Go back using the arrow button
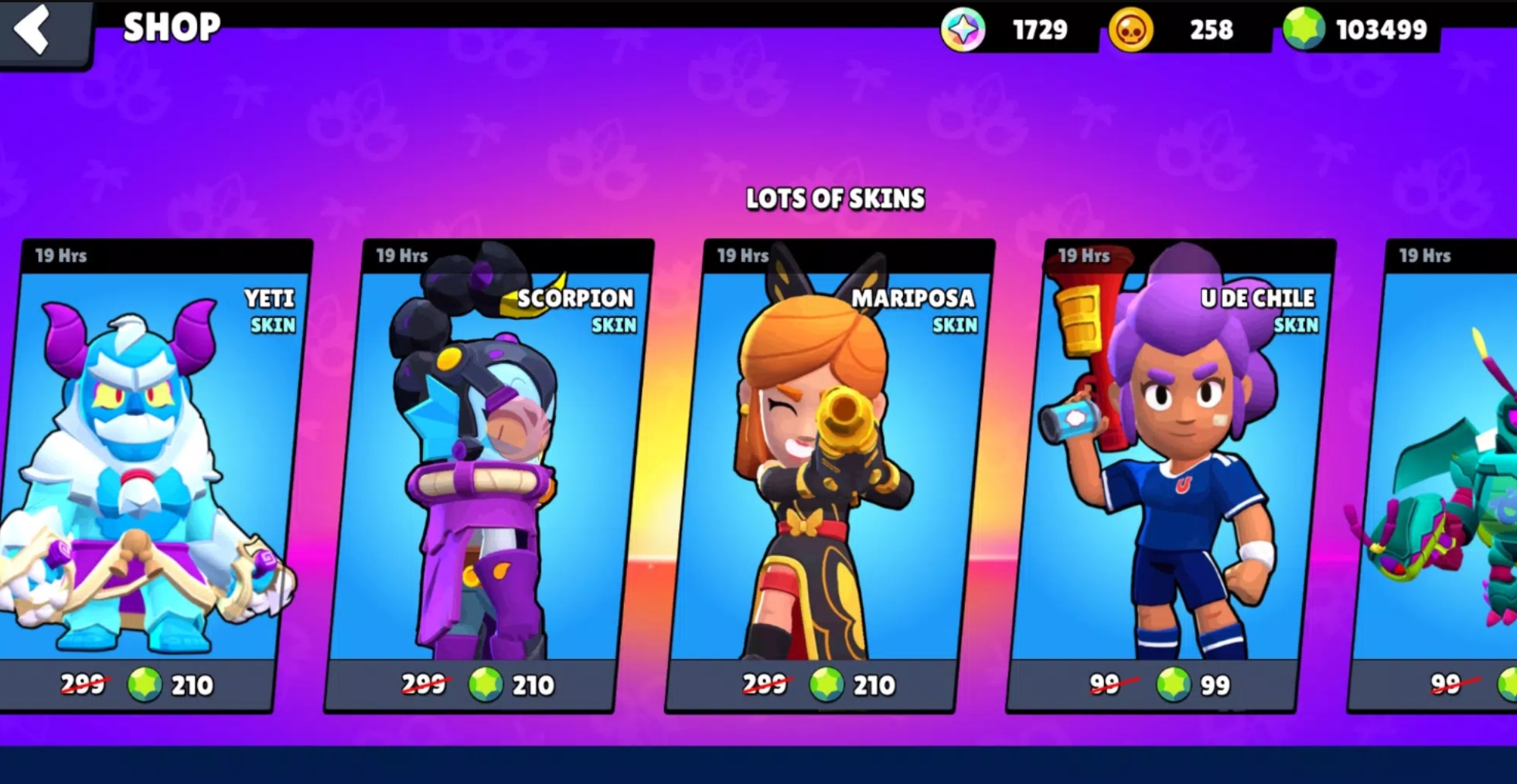Image resolution: width=1517 pixels, height=784 pixels. tap(35, 29)
